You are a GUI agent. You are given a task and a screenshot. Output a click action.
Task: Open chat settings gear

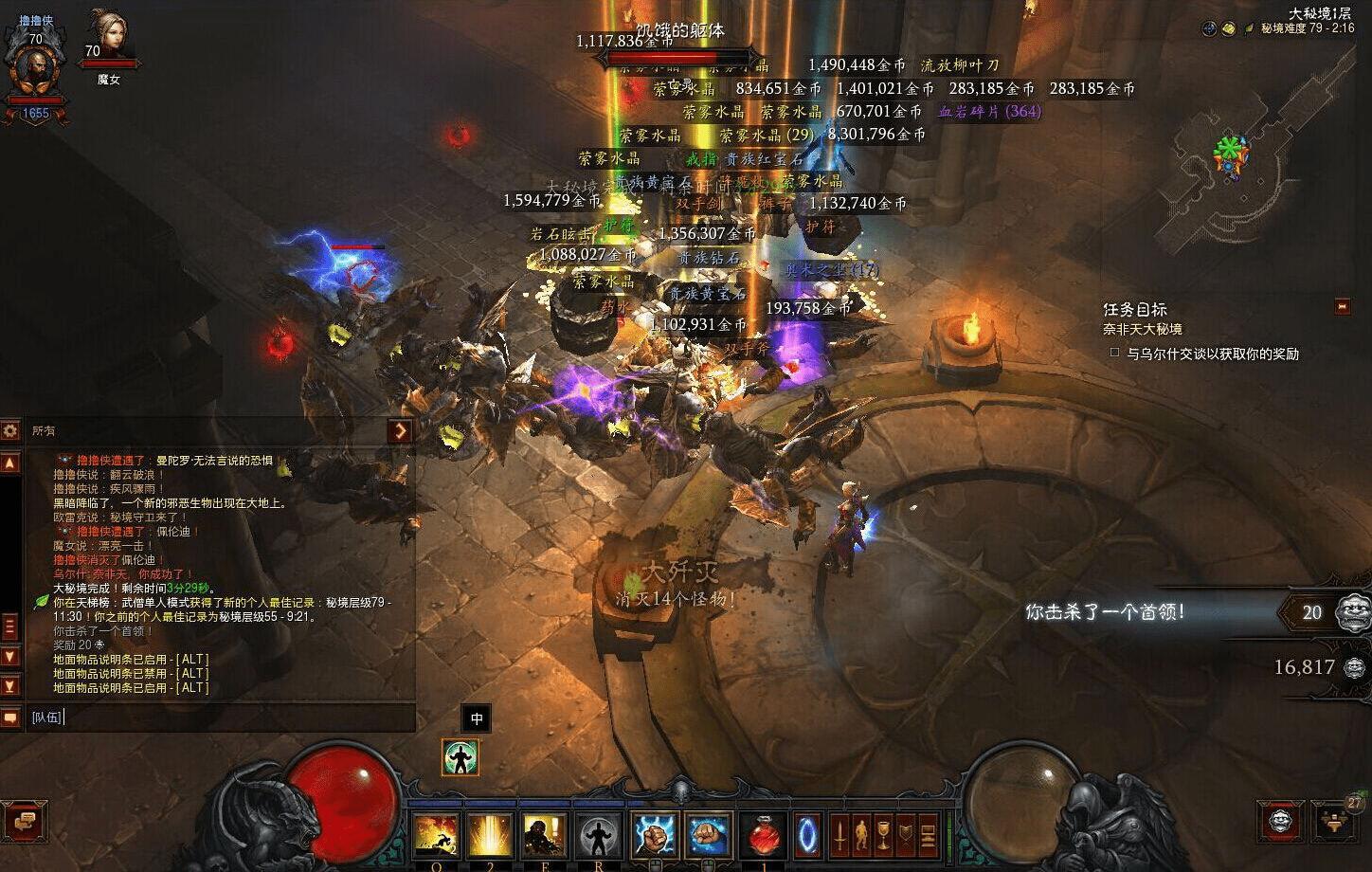click(x=10, y=430)
